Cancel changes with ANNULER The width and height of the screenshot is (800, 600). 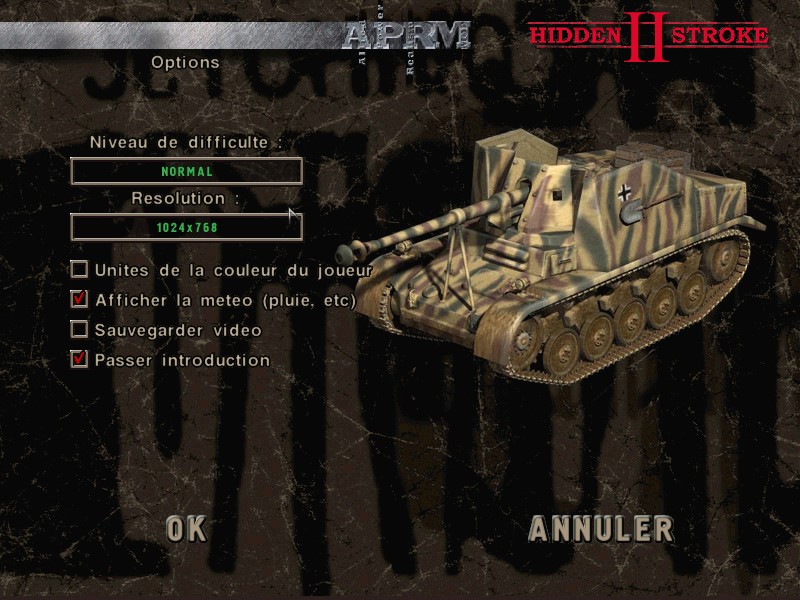coord(600,528)
